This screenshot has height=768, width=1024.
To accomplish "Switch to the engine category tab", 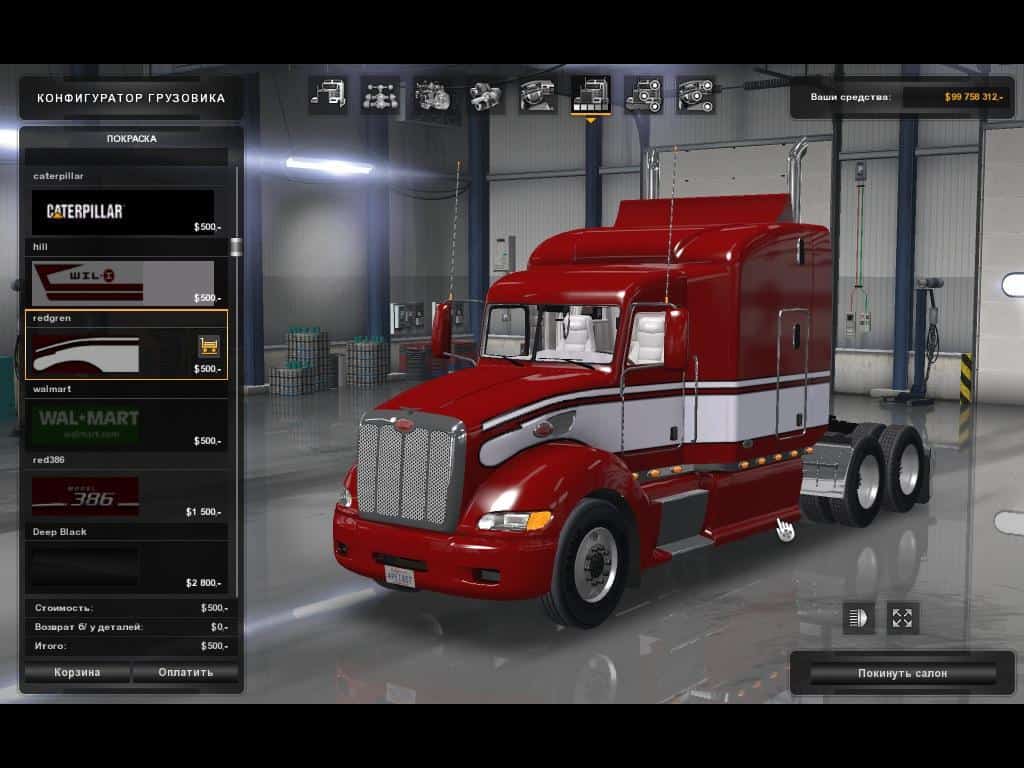I will click(x=433, y=95).
